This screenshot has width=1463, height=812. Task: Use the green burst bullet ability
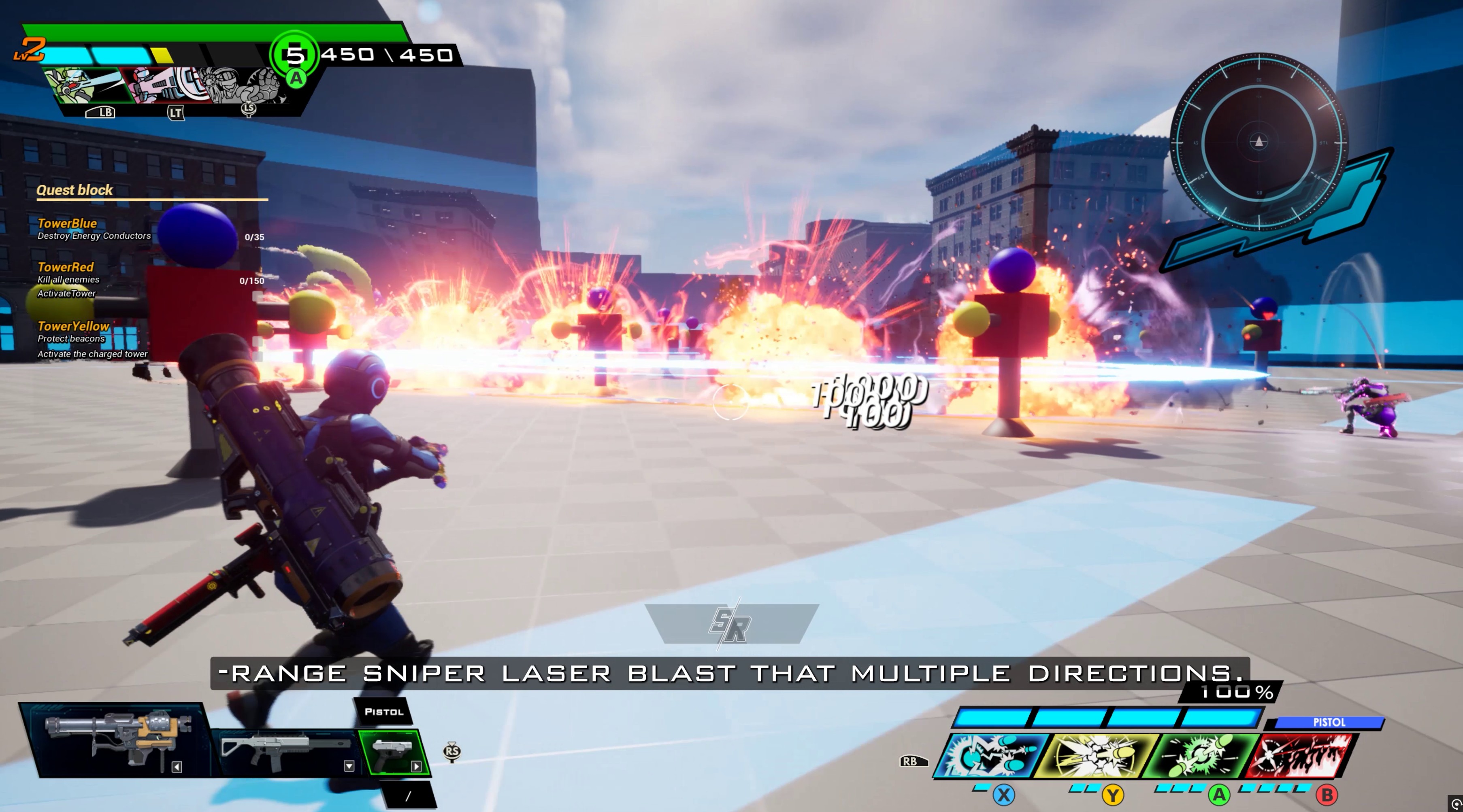(1201, 755)
